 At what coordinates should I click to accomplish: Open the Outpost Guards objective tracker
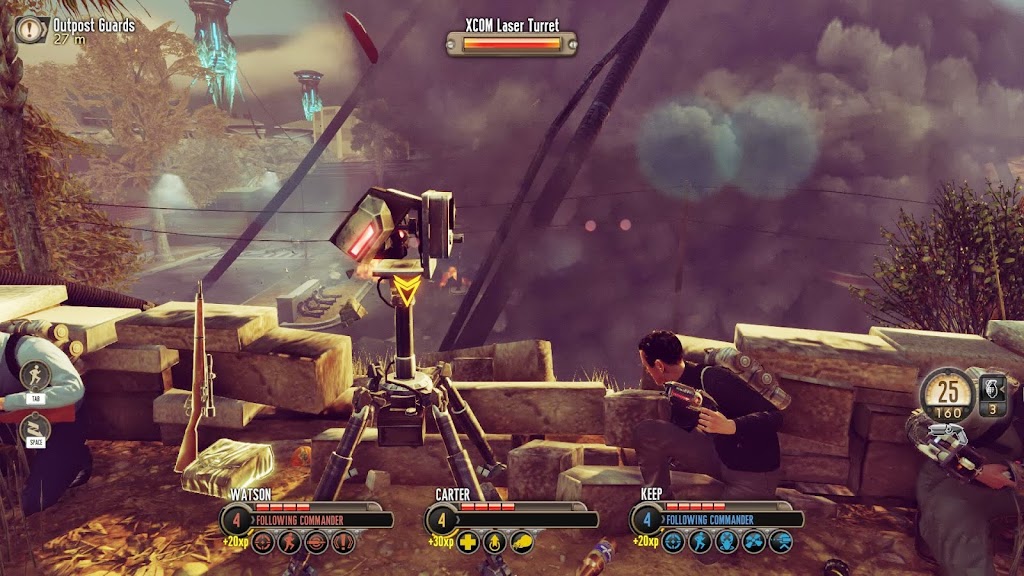[x=31, y=29]
